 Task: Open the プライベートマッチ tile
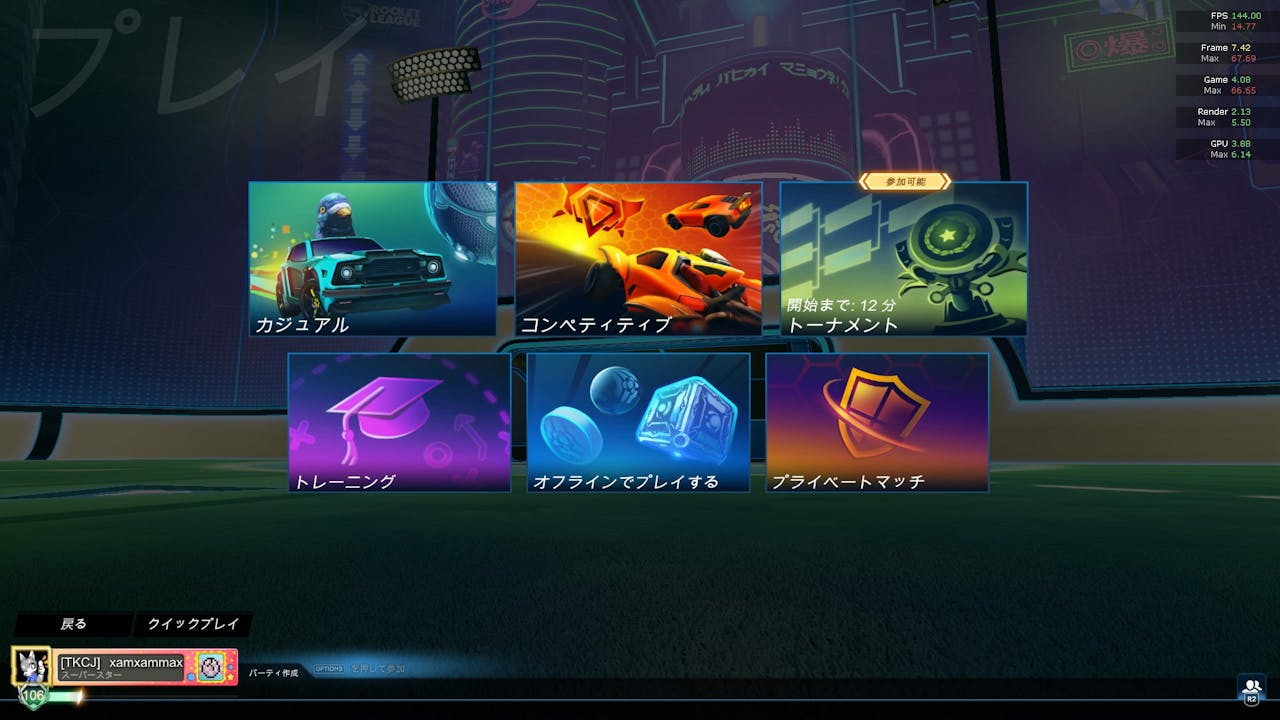click(x=877, y=422)
